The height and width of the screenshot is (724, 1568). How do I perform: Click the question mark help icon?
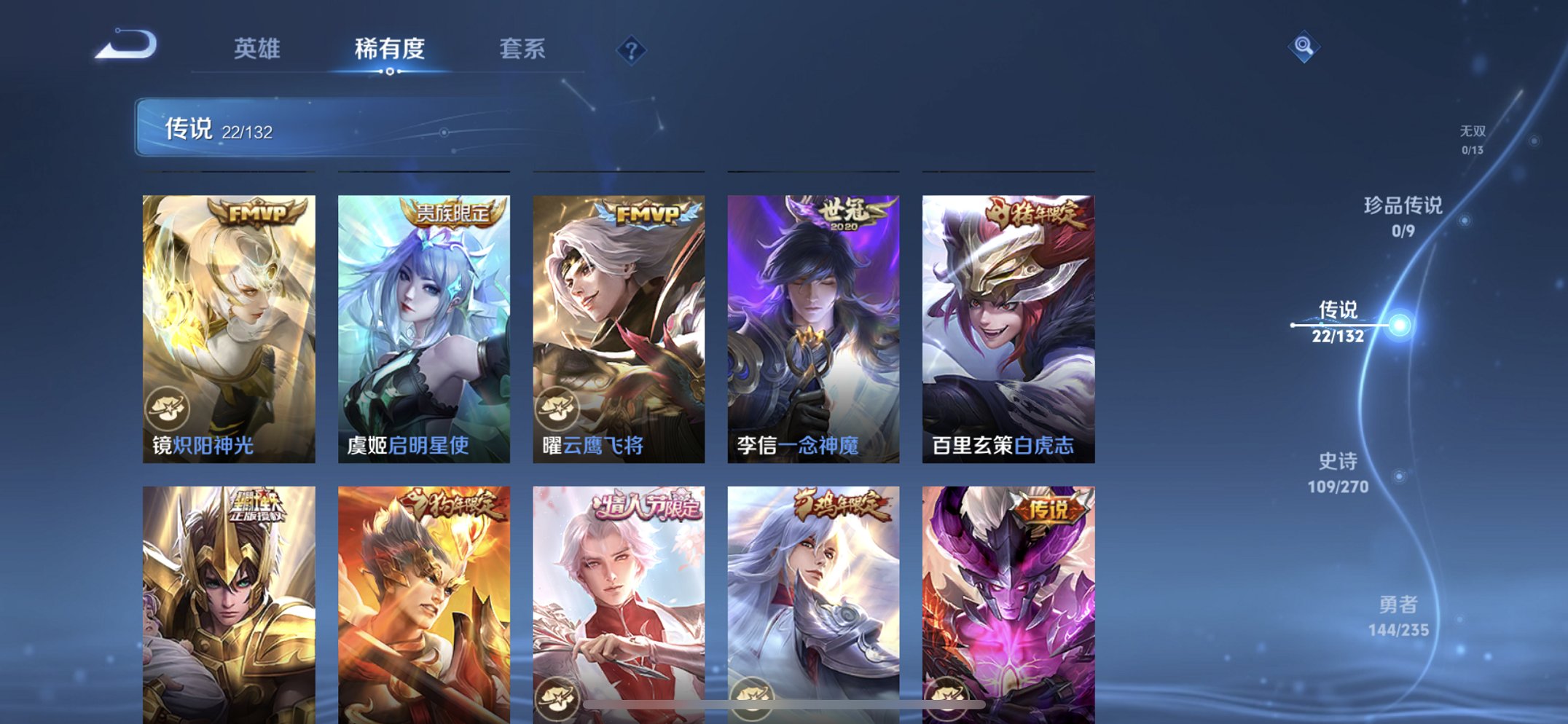[x=631, y=50]
